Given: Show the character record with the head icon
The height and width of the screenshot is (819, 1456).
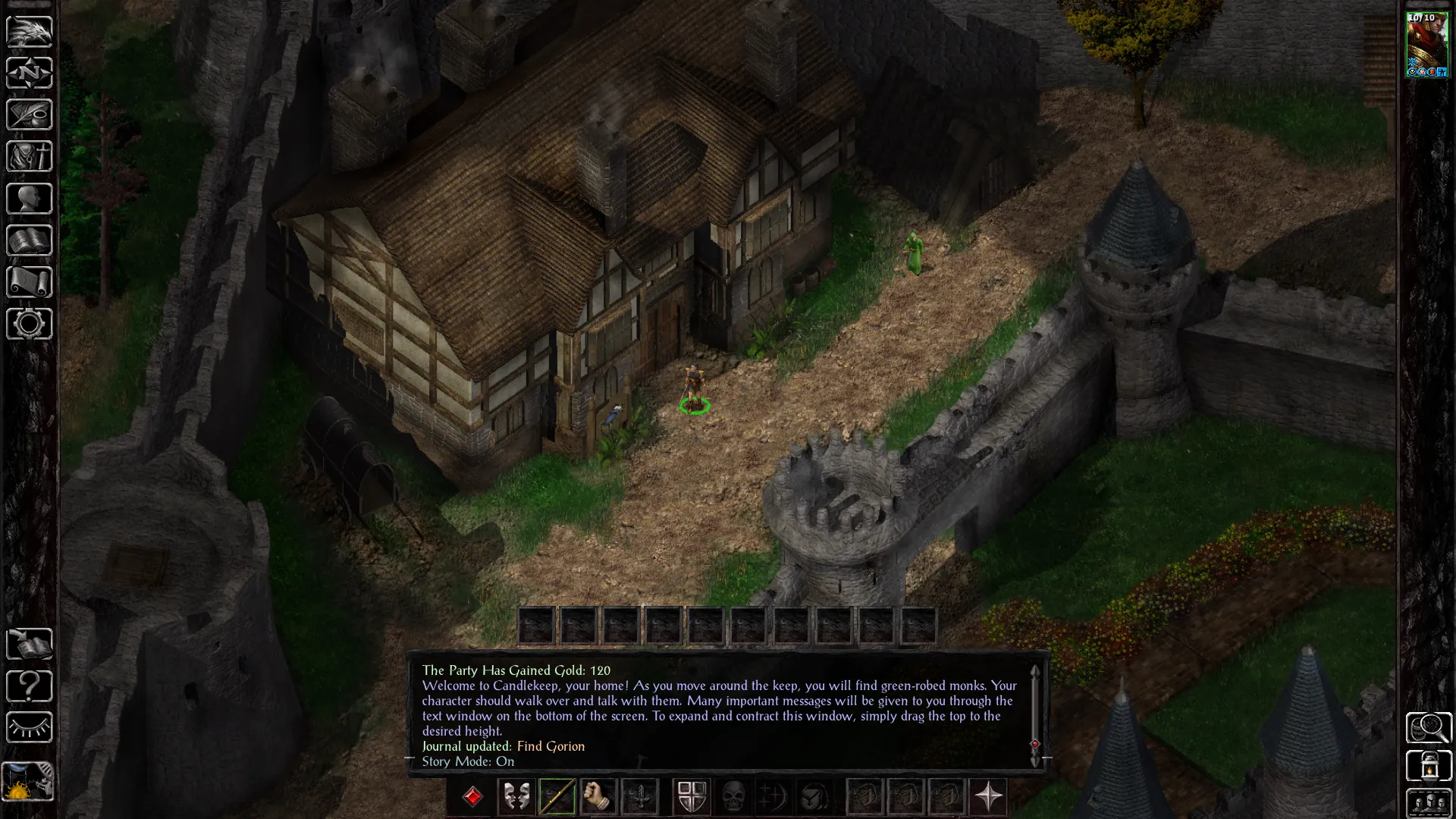Looking at the screenshot, I should tap(29, 199).
